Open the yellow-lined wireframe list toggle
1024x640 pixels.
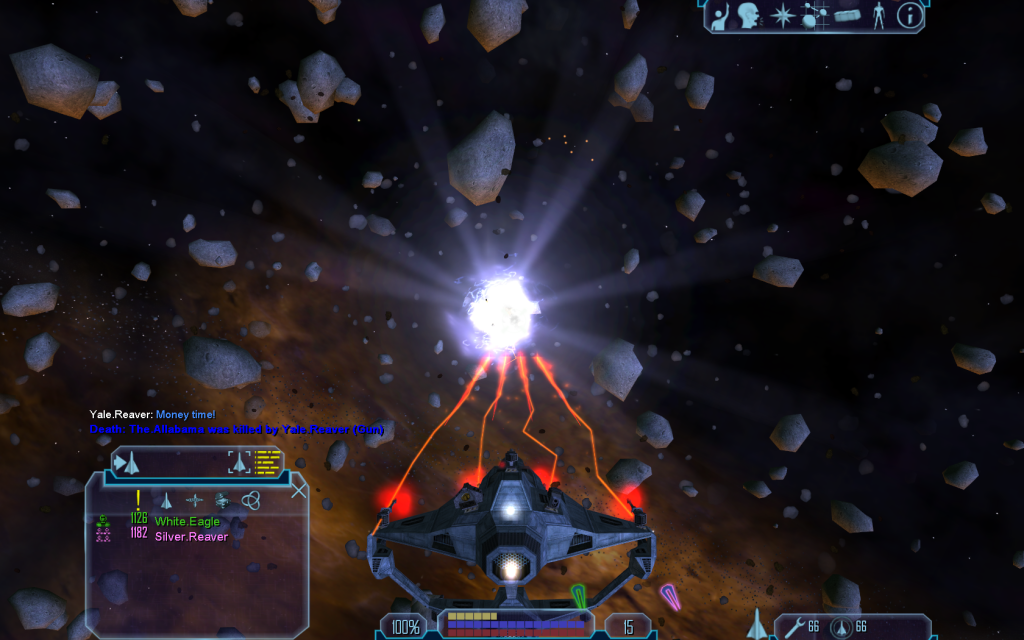point(268,461)
